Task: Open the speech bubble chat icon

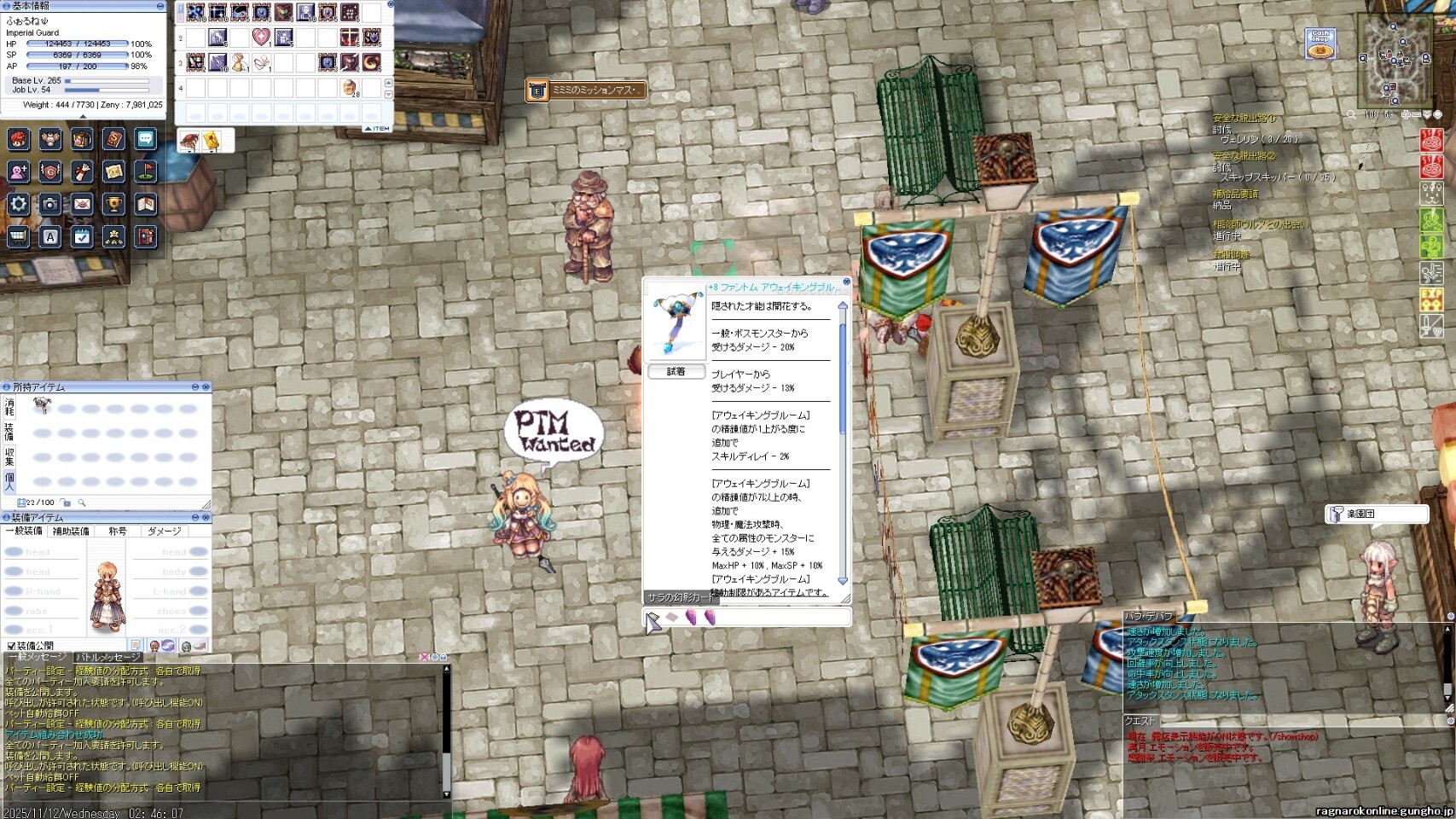Action: [145, 139]
